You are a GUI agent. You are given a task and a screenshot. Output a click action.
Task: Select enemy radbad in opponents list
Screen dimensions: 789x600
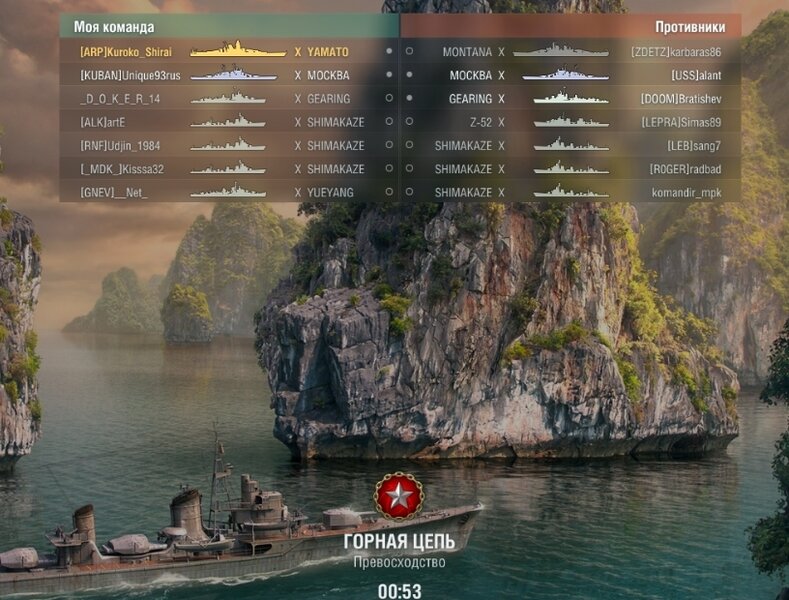pyautogui.click(x=571, y=169)
